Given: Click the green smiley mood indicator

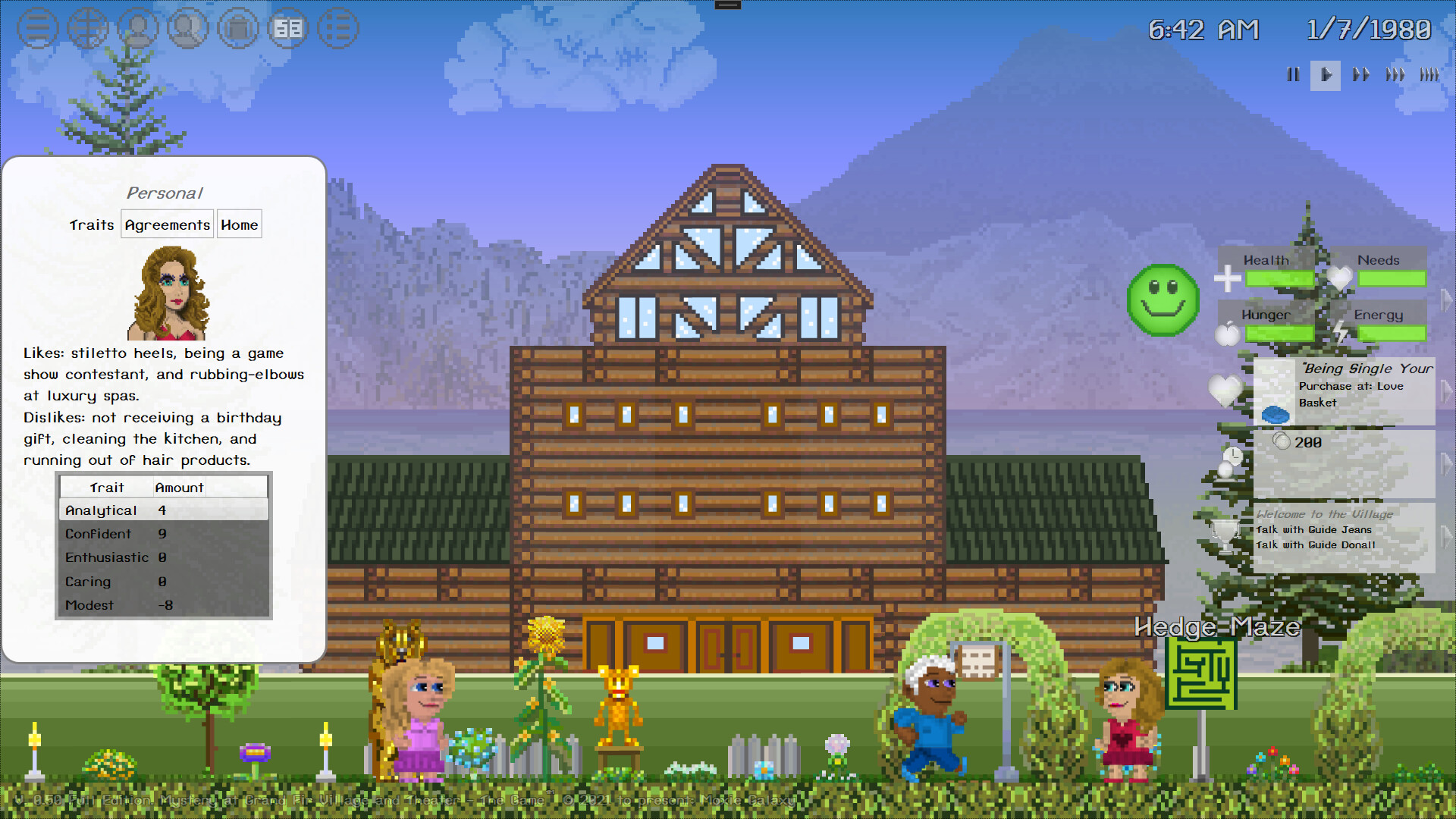Looking at the screenshot, I should click(1163, 300).
